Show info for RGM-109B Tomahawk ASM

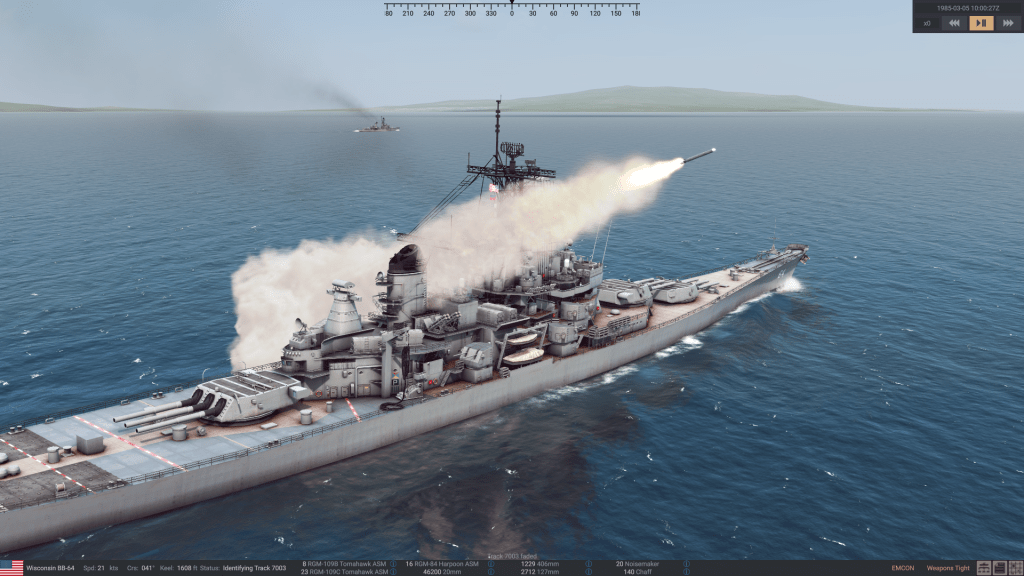pos(393,564)
